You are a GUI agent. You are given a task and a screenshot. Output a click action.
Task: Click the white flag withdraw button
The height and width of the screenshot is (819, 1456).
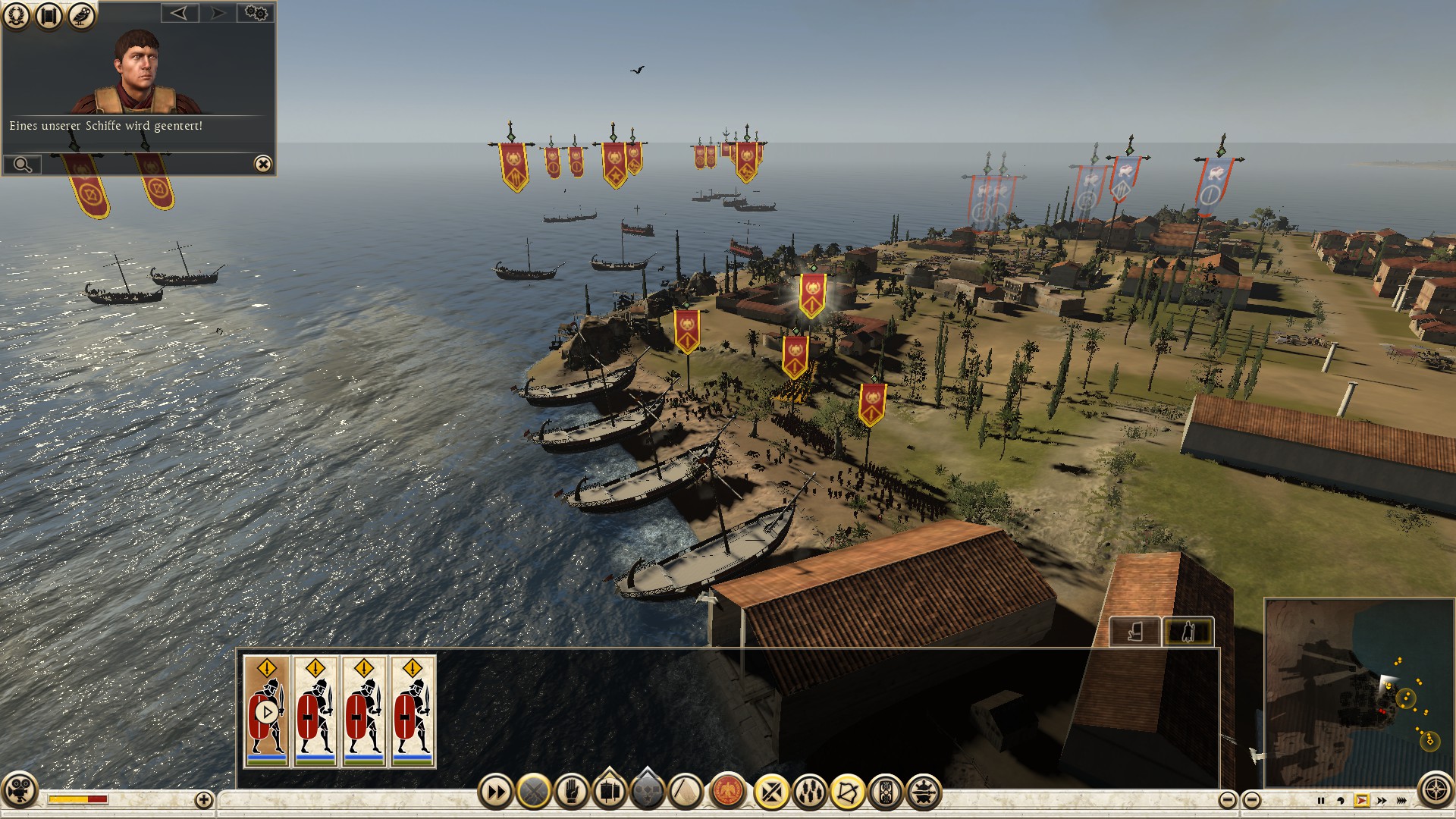point(686,792)
